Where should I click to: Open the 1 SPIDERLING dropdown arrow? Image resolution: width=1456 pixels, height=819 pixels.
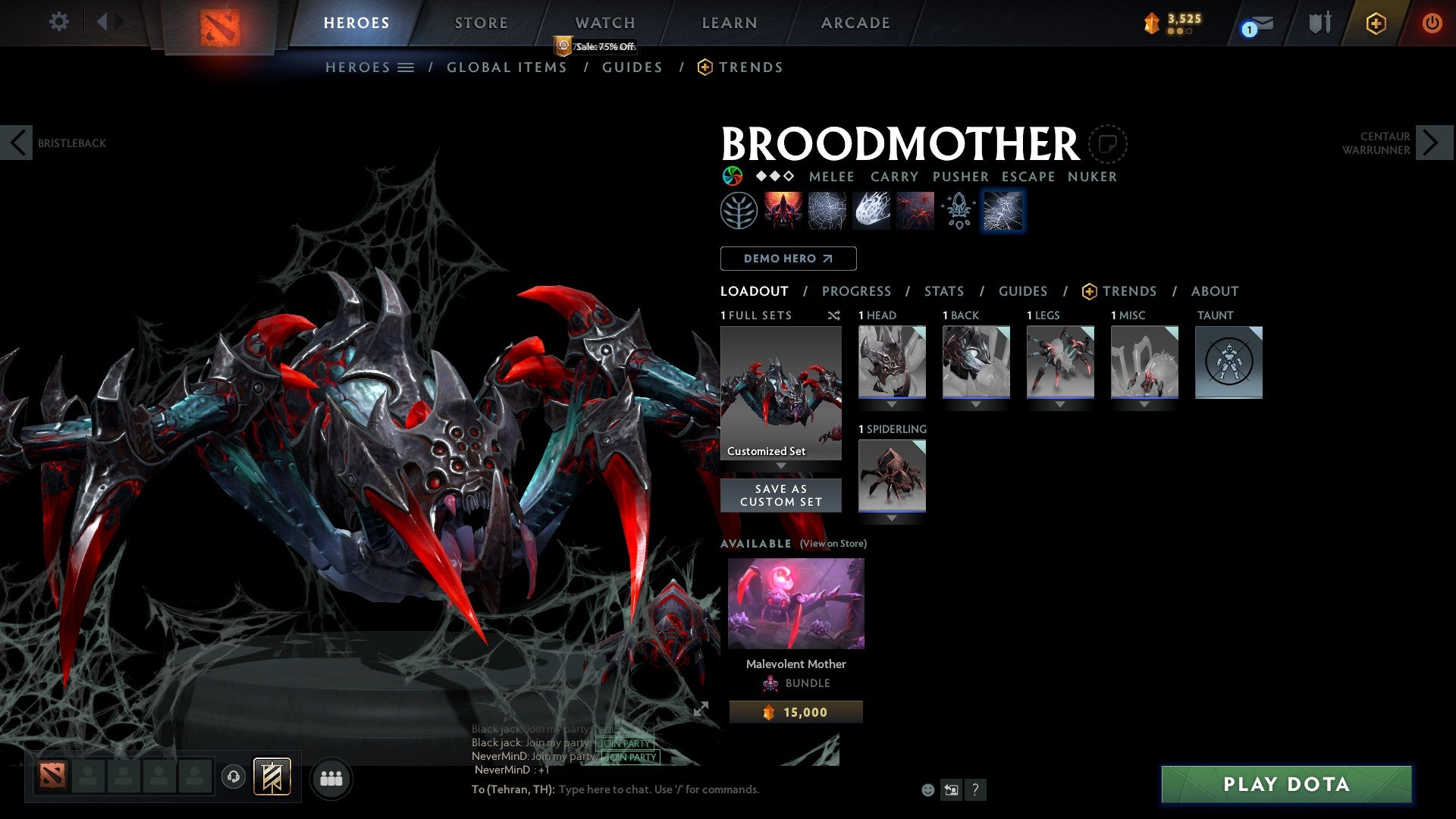[892, 518]
